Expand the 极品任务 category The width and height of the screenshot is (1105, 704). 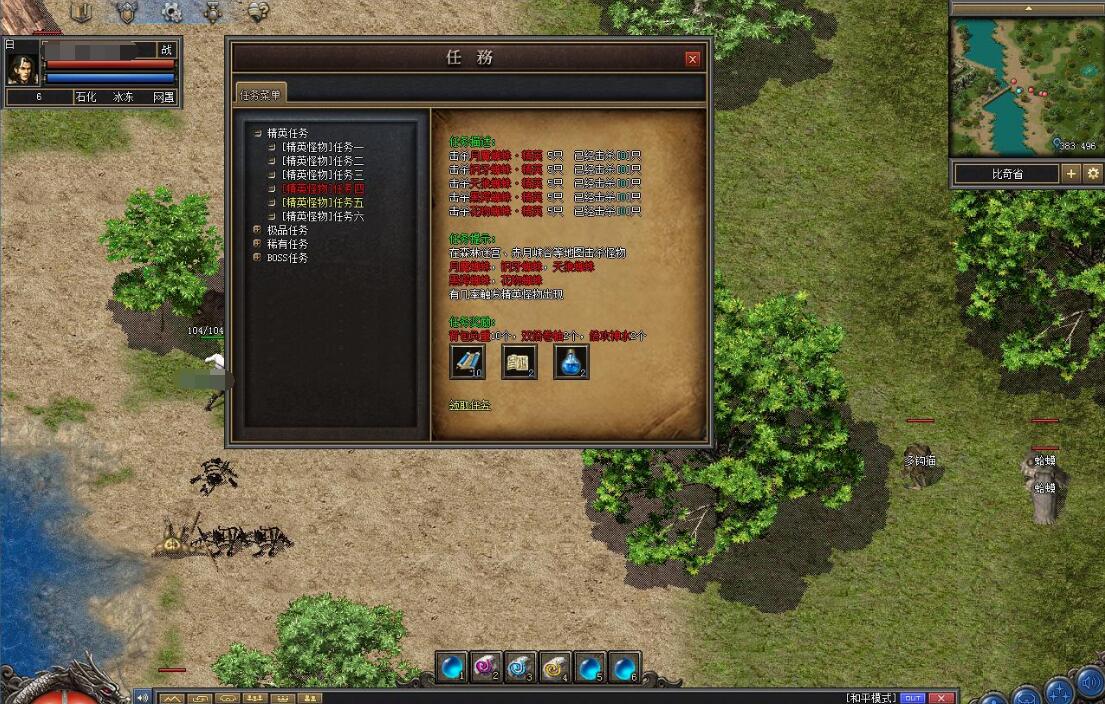tap(258, 230)
